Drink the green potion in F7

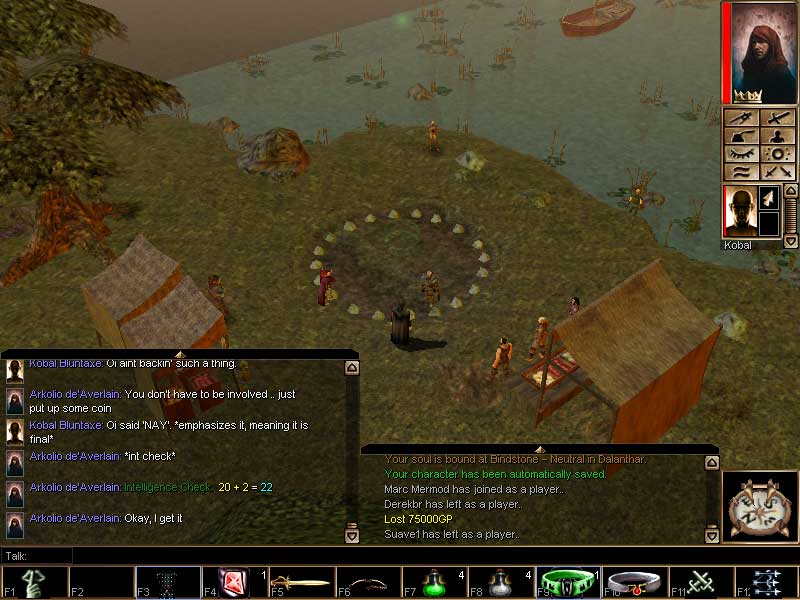coord(435,583)
